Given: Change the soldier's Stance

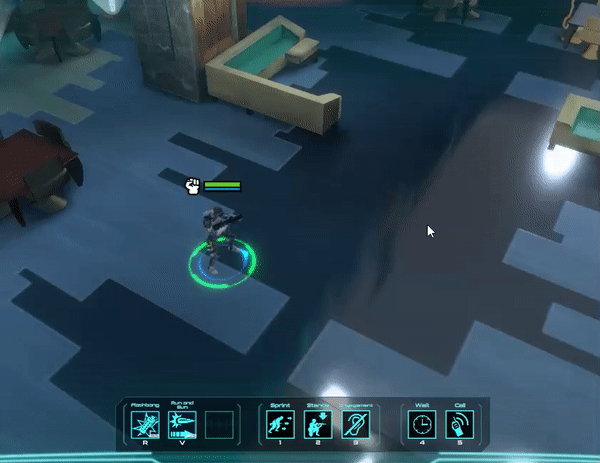Looking at the screenshot, I should click(318, 424).
